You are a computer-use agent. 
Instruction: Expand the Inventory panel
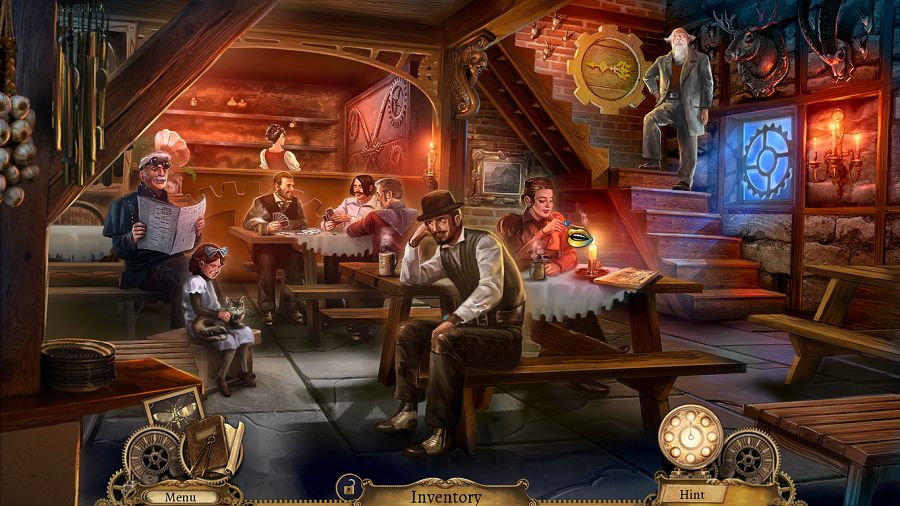pos(446,495)
